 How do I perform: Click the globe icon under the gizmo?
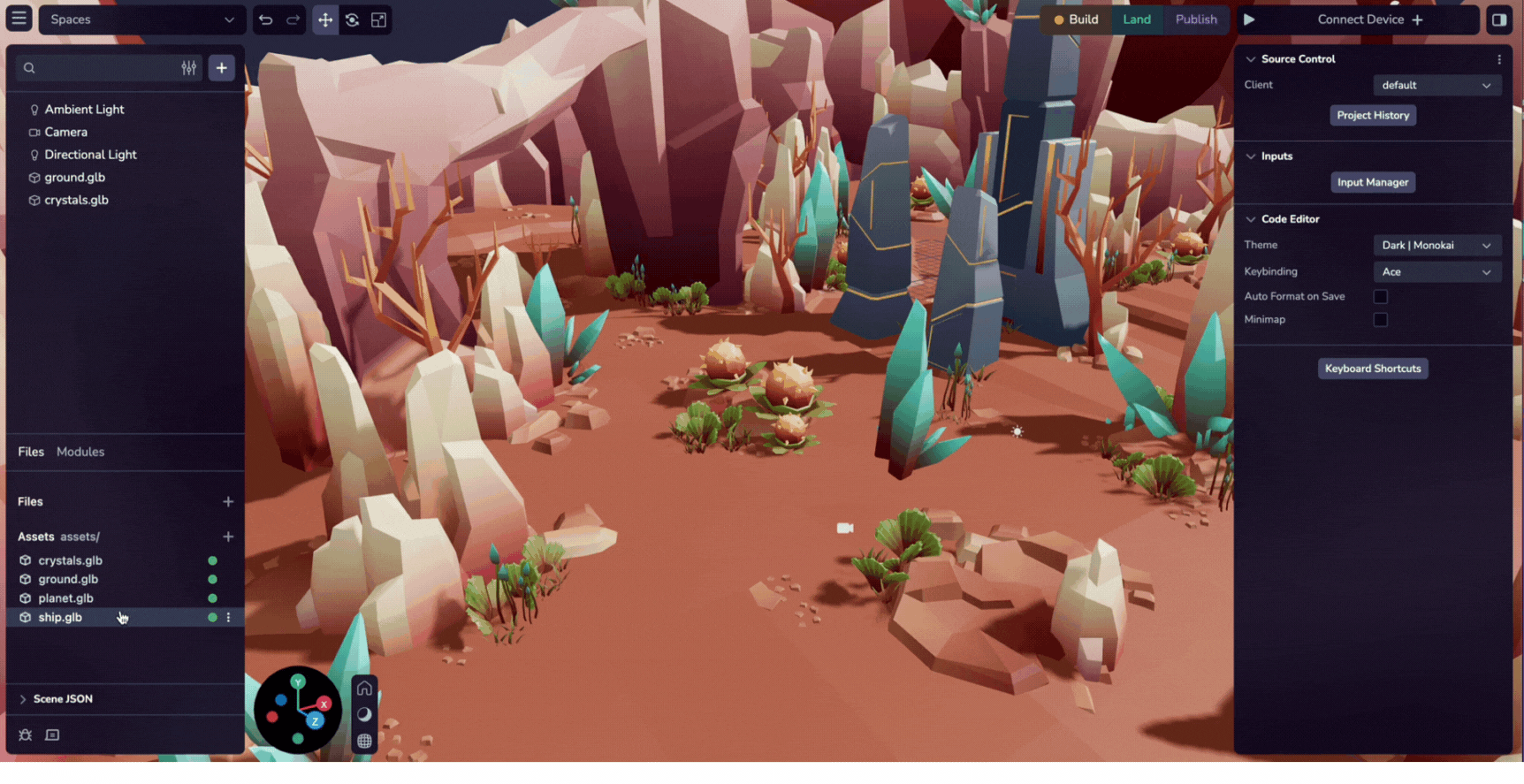[x=364, y=742]
